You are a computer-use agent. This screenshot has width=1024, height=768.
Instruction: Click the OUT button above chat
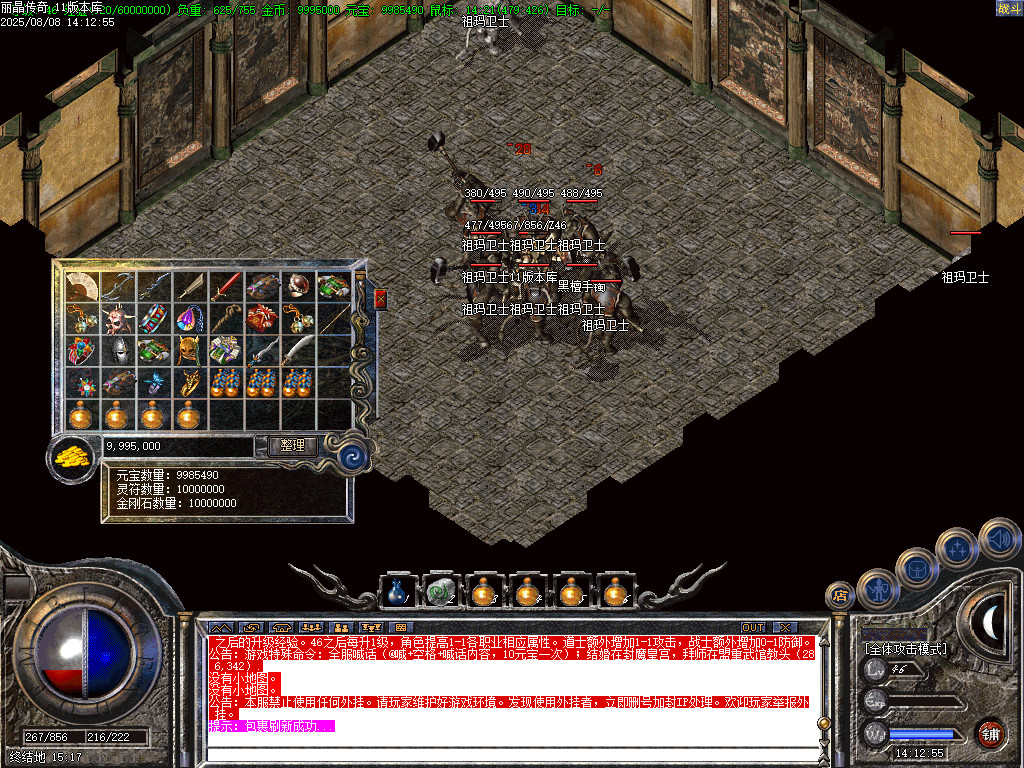[752, 627]
